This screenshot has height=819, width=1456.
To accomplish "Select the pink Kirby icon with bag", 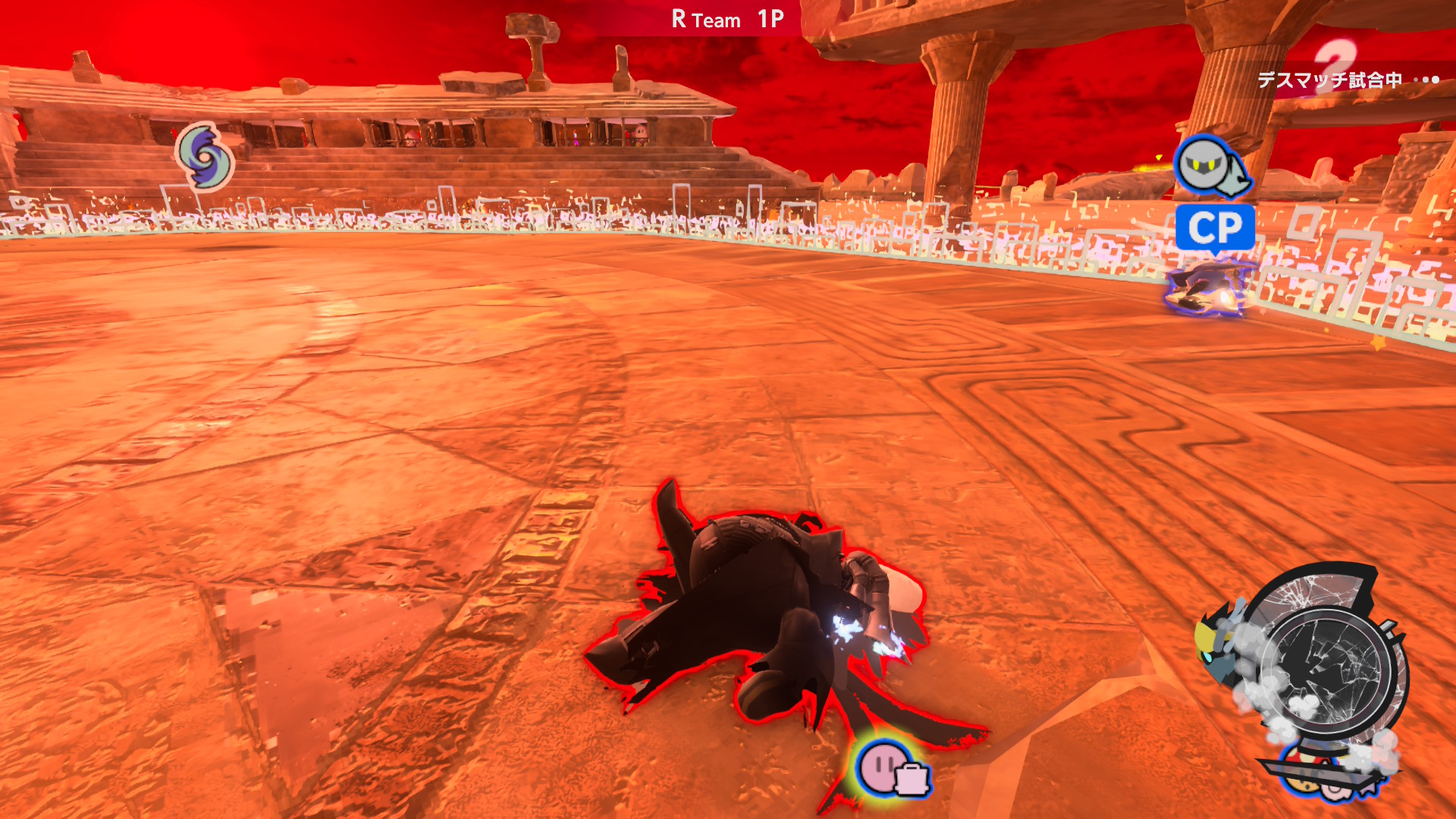I will (892, 768).
